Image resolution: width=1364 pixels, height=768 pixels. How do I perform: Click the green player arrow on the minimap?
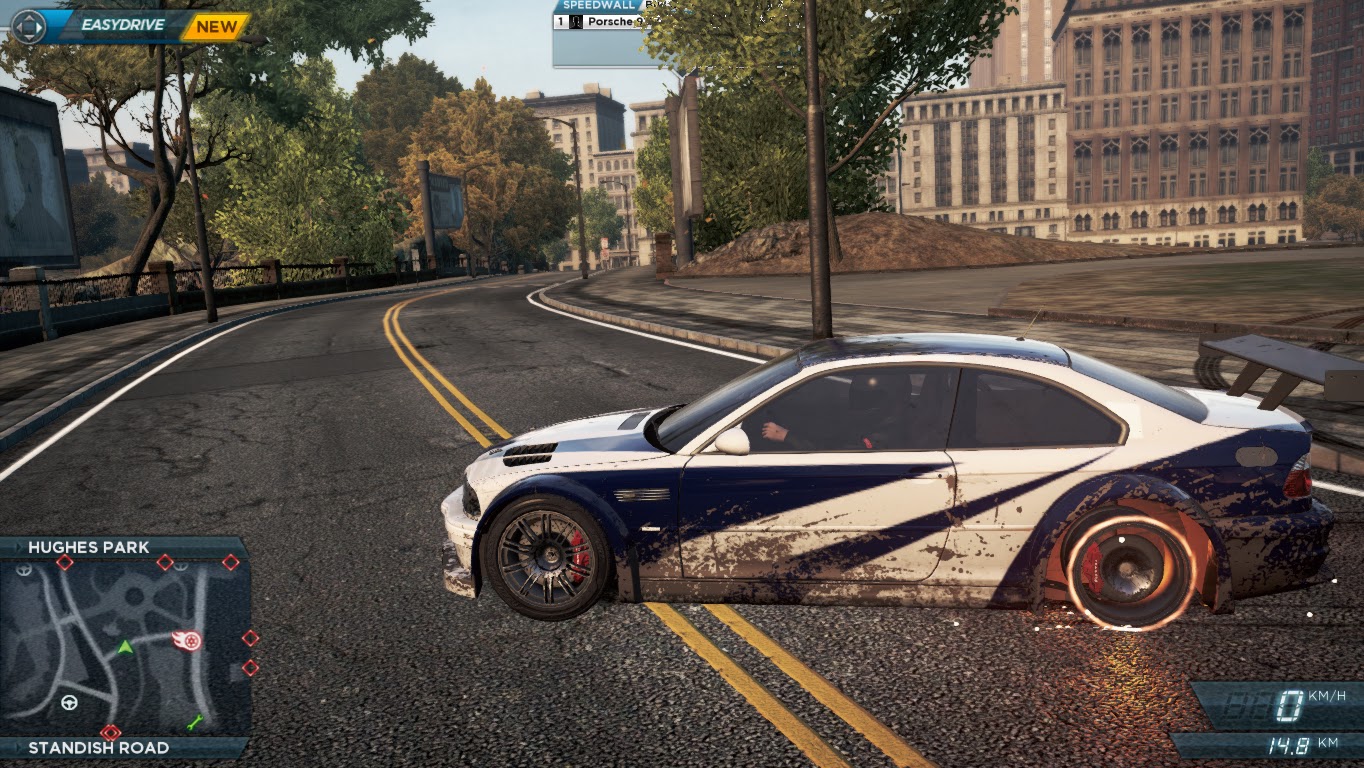(125, 647)
